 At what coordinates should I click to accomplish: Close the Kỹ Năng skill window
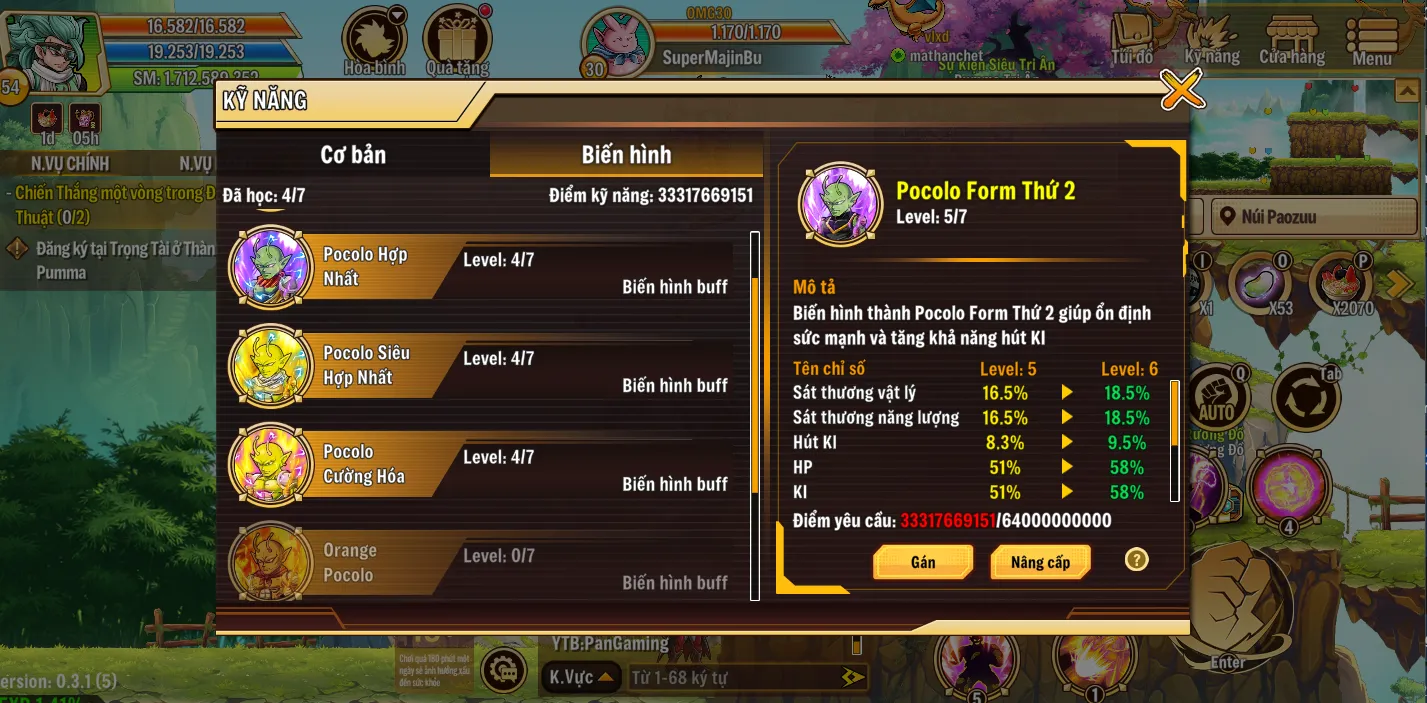[1182, 91]
